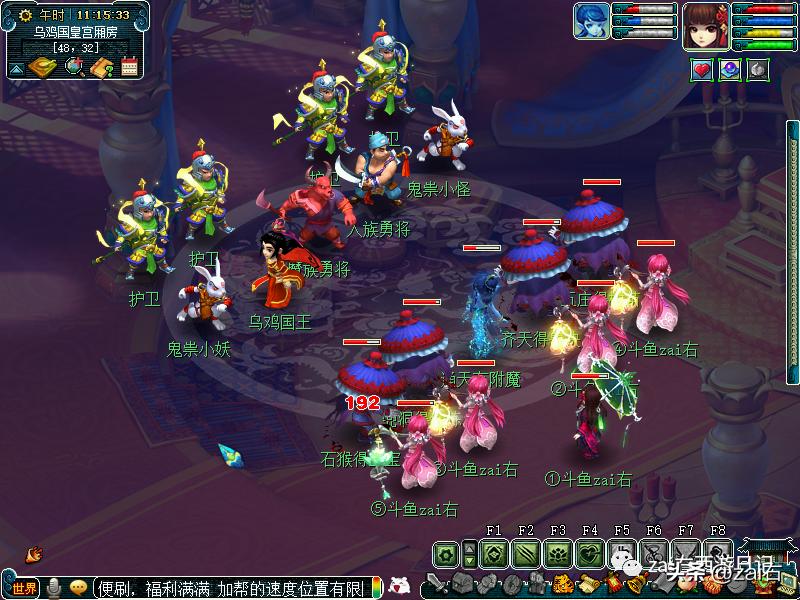Open the gear settings button beside the hotbar
This screenshot has width=800, height=600.
tap(445, 553)
